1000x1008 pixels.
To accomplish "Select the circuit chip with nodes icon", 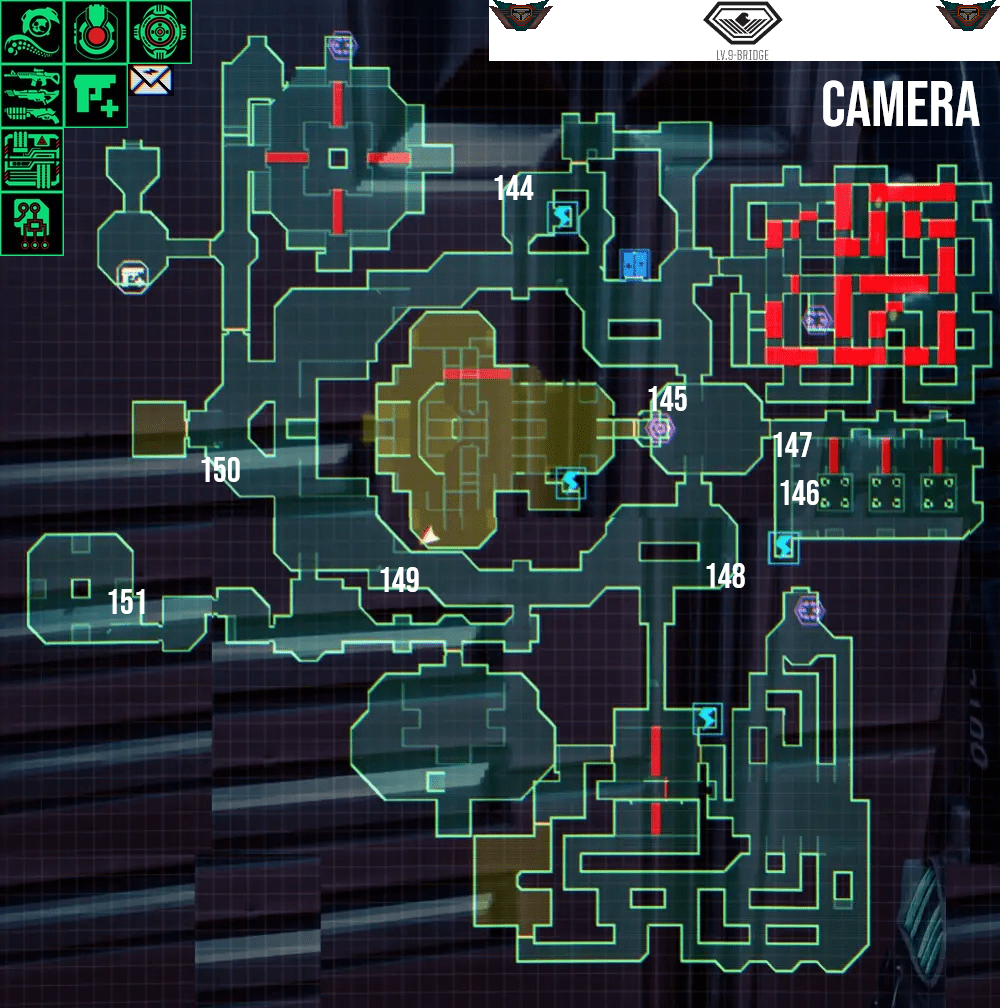I will (x=31, y=222).
